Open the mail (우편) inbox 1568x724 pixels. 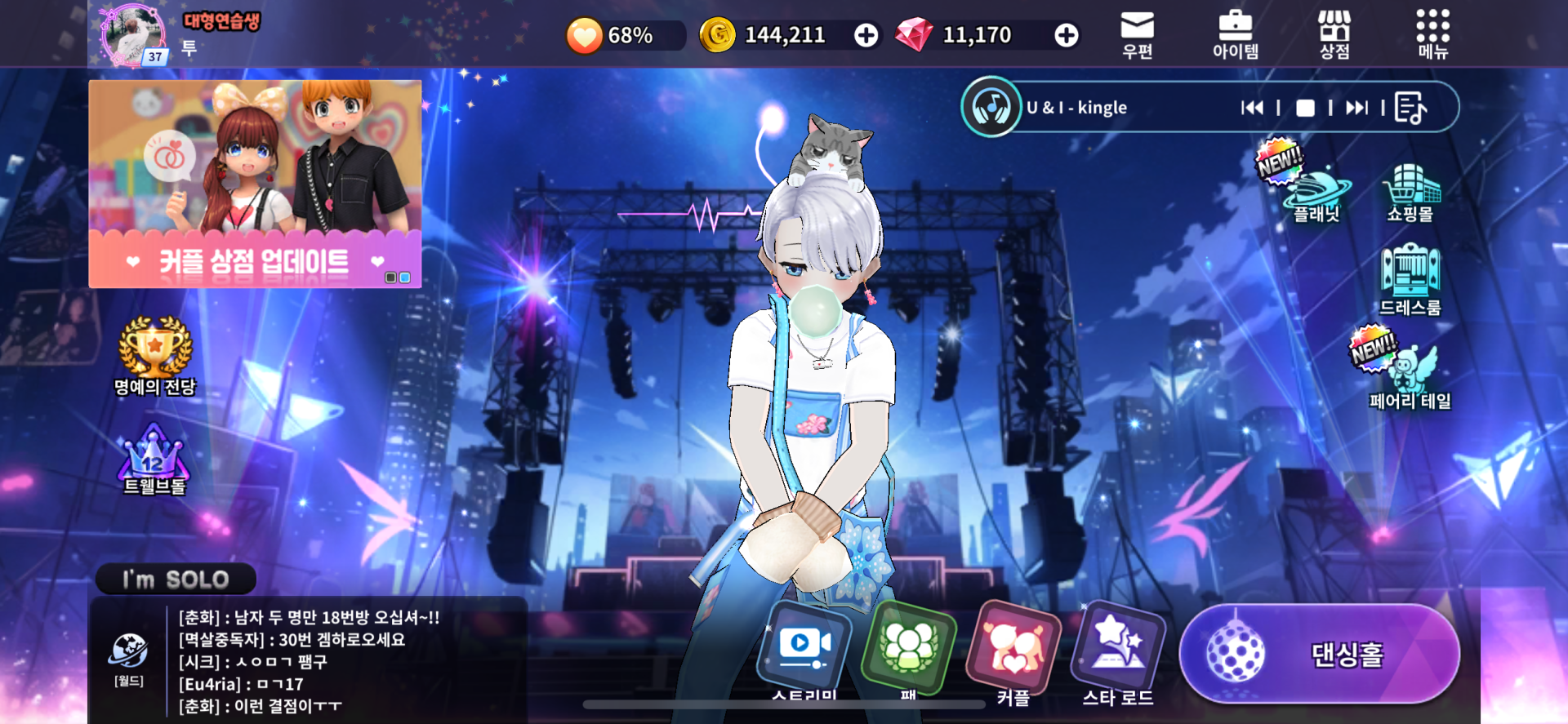(1137, 34)
